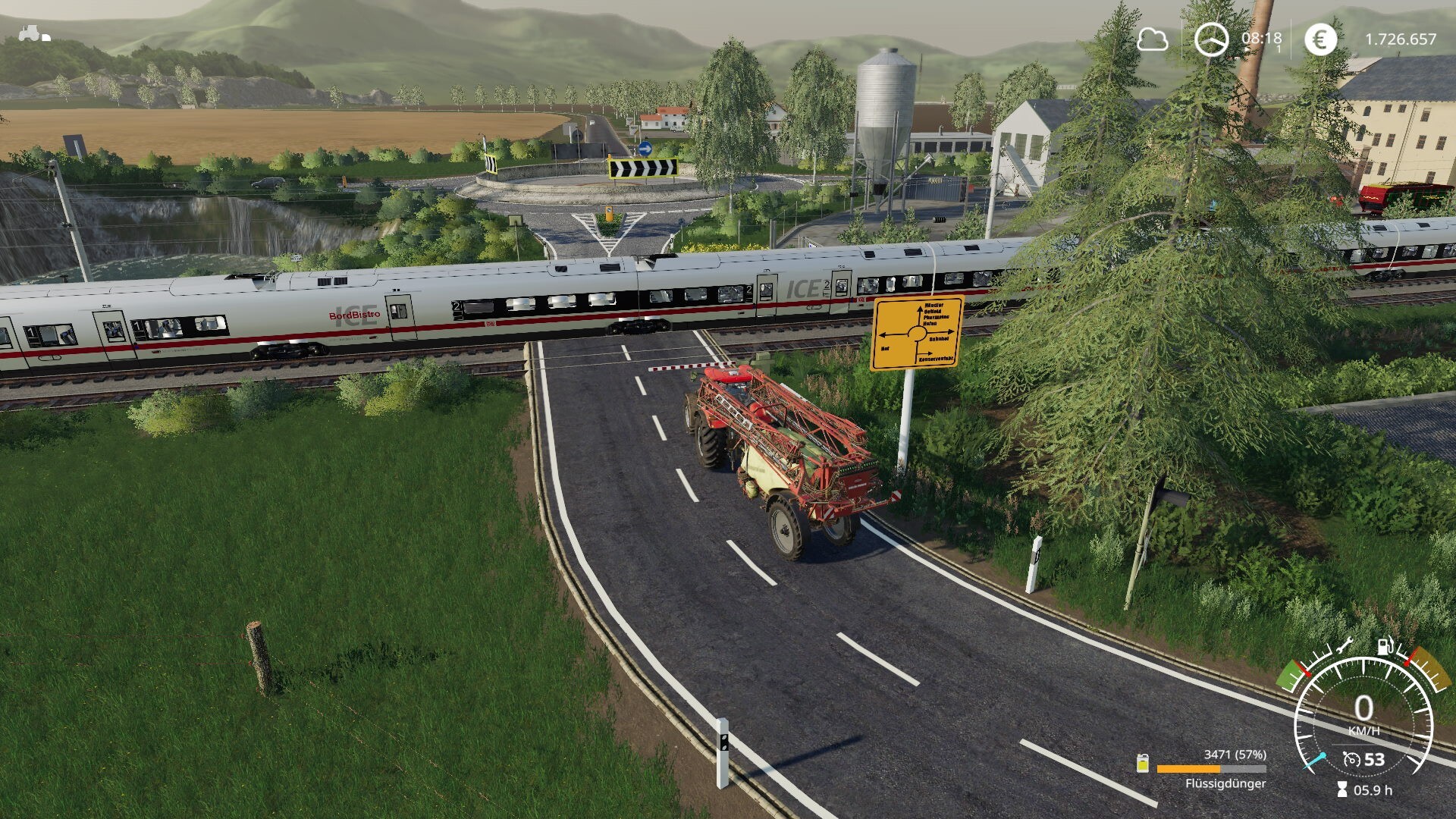Click the hourglass operating hours icon
Viewport: 1456px width, 819px height.
point(1342,790)
